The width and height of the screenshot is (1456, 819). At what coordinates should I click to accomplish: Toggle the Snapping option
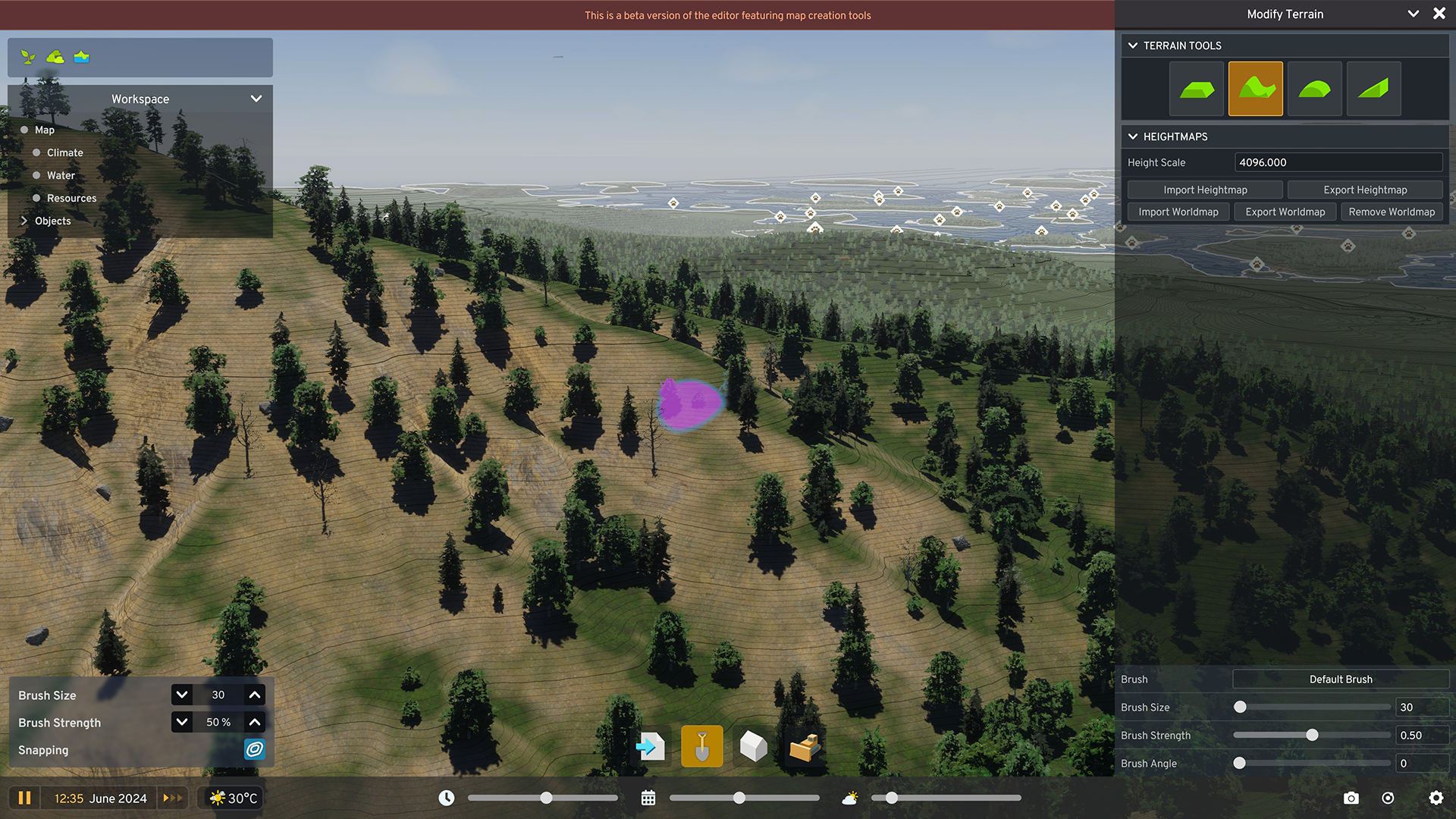(x=255, y=750)
